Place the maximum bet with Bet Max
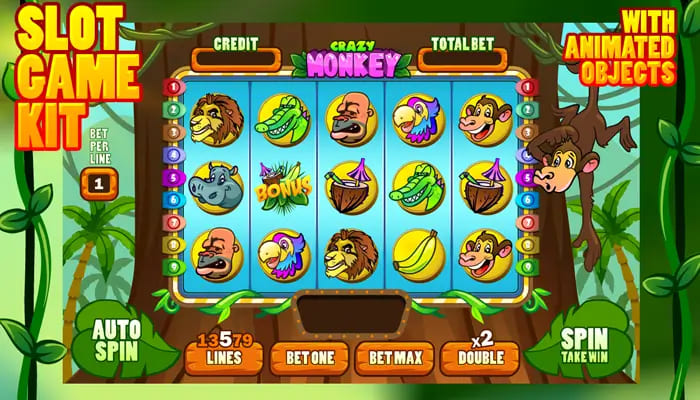Viewport: 700px width, 400px height. click(394, 356)
